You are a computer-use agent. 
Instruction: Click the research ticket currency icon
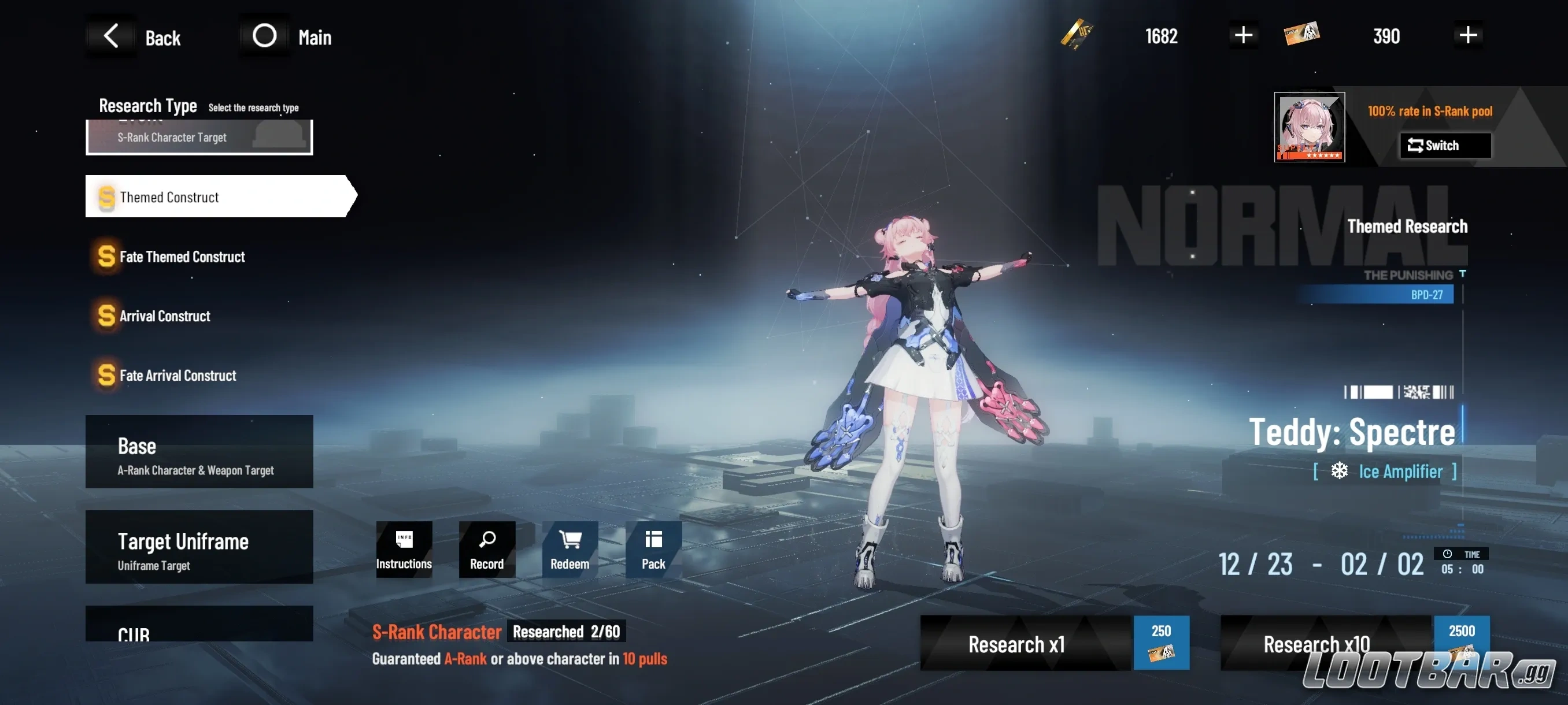pyautogui.click(x=1303, y=35)
